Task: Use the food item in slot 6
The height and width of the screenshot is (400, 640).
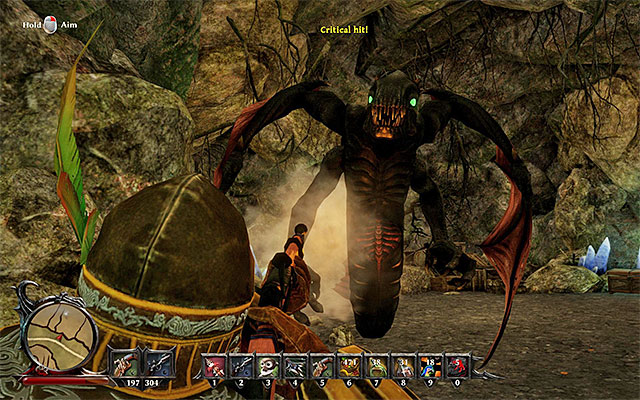Action: (349, 366)
